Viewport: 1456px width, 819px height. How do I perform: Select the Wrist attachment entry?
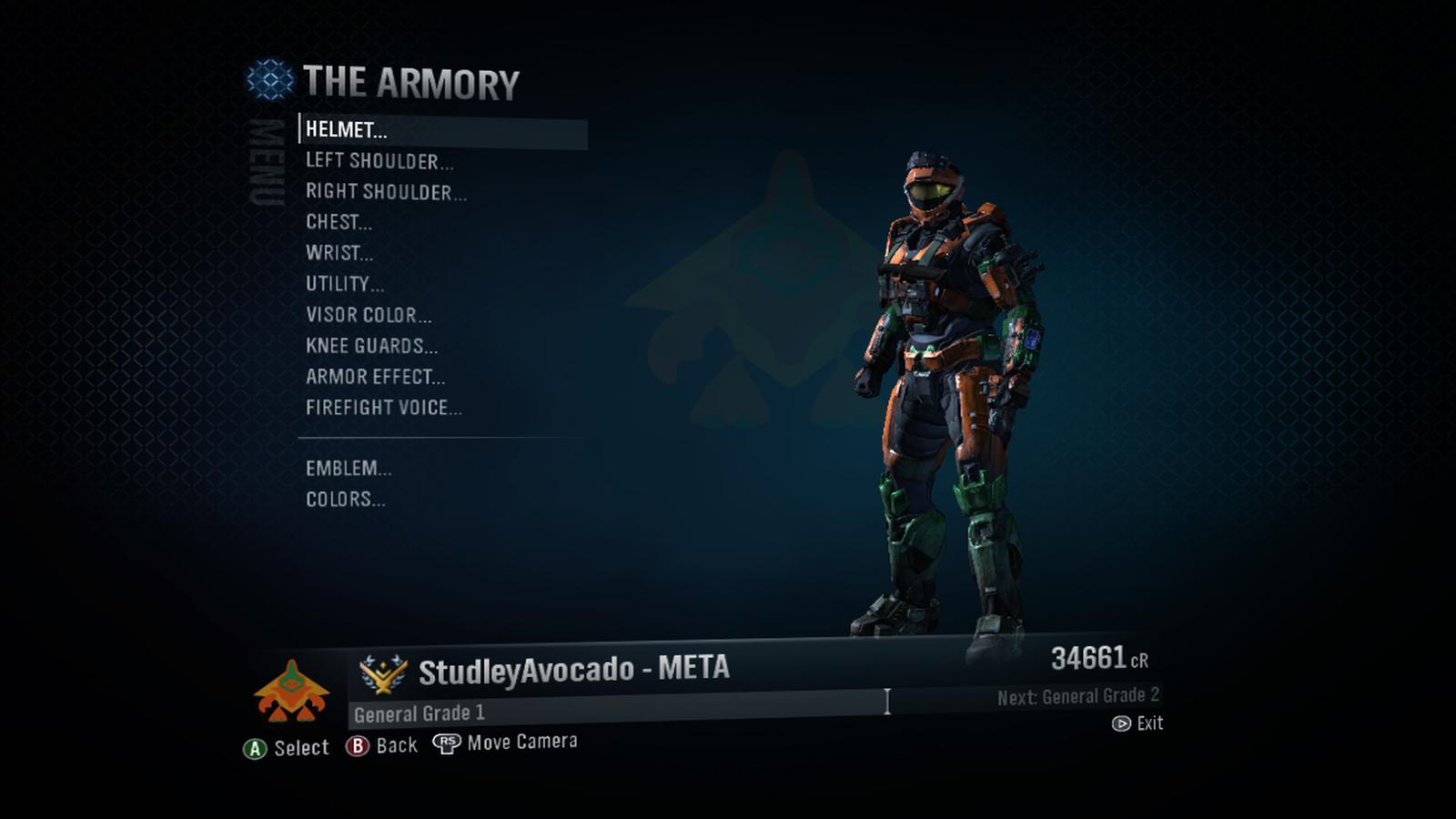(339, 253)
